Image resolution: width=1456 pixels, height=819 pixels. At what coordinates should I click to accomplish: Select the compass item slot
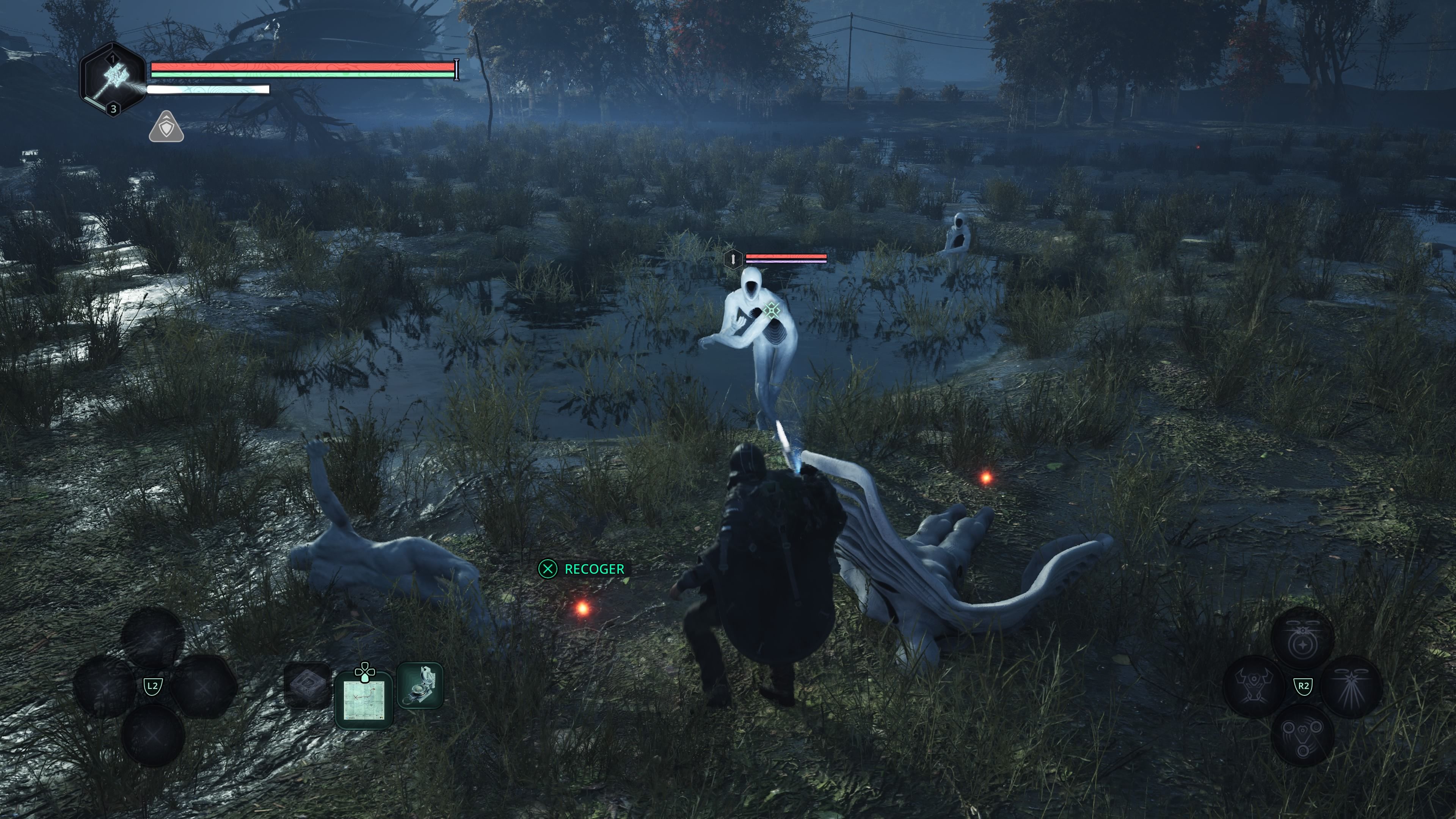pos(420,685)
